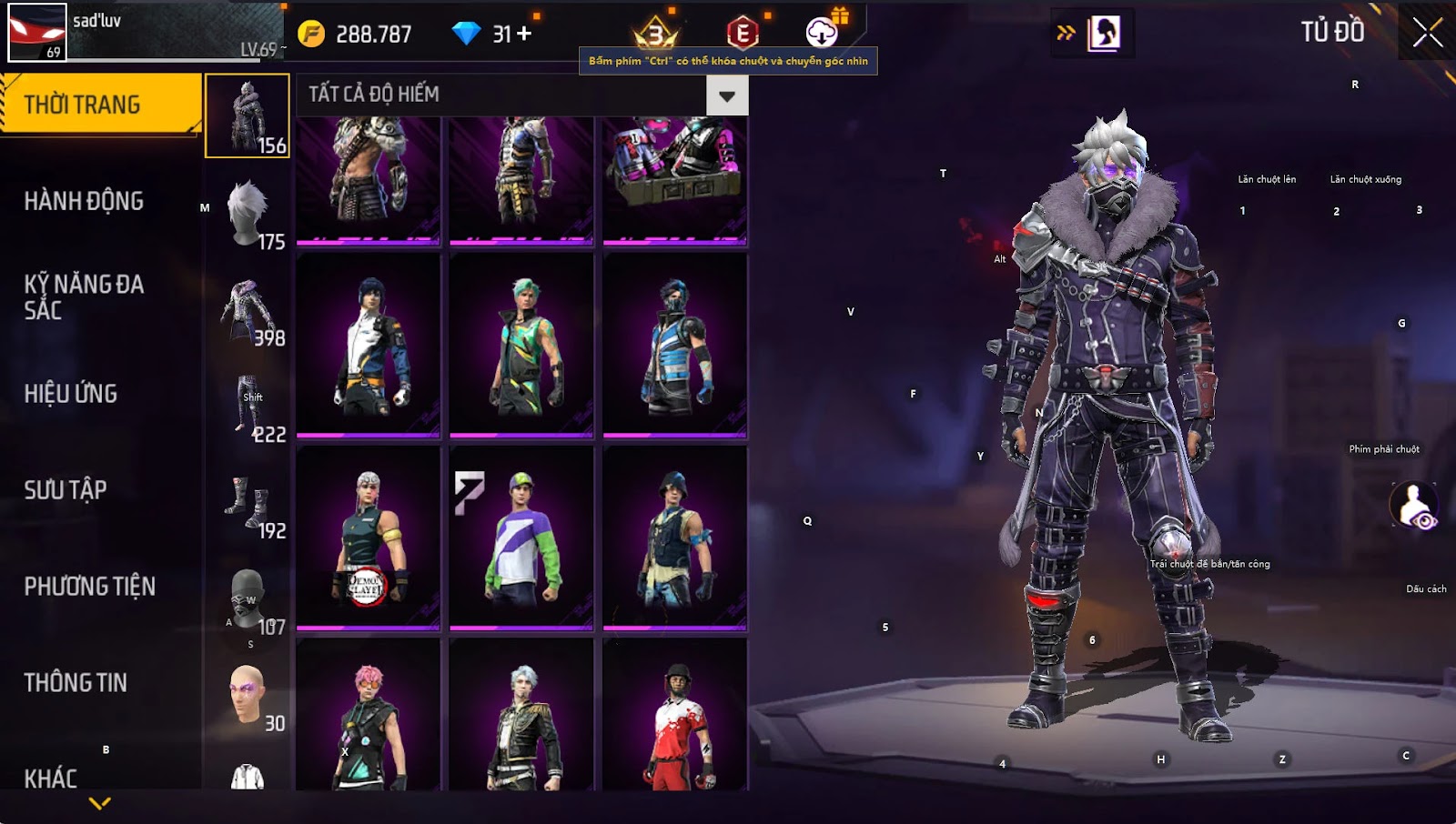Pick the shoes subcategory showing 192
The width and height of the screenshot is (1456, 824).
[248, 502]
